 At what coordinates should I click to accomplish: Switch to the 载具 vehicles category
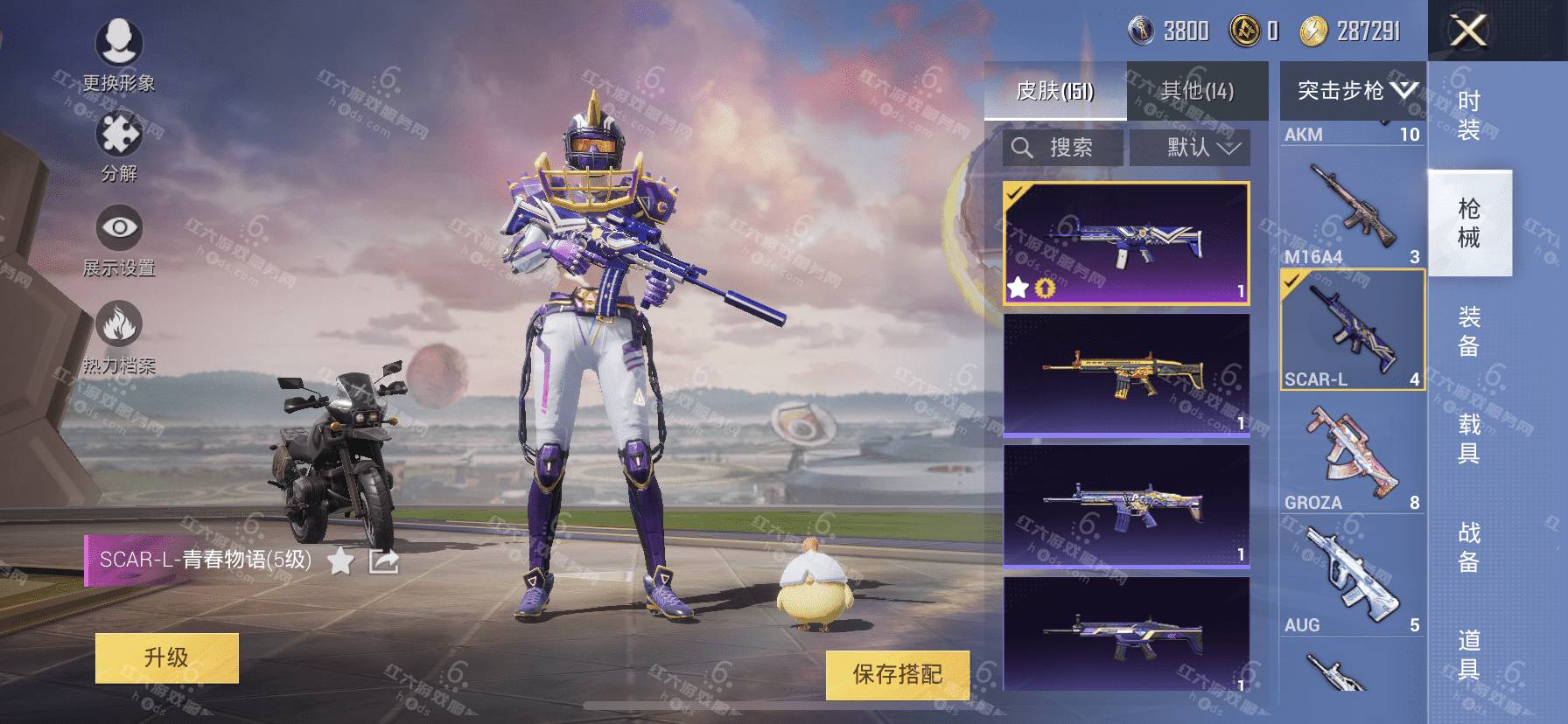click(x=1469, y=438)
